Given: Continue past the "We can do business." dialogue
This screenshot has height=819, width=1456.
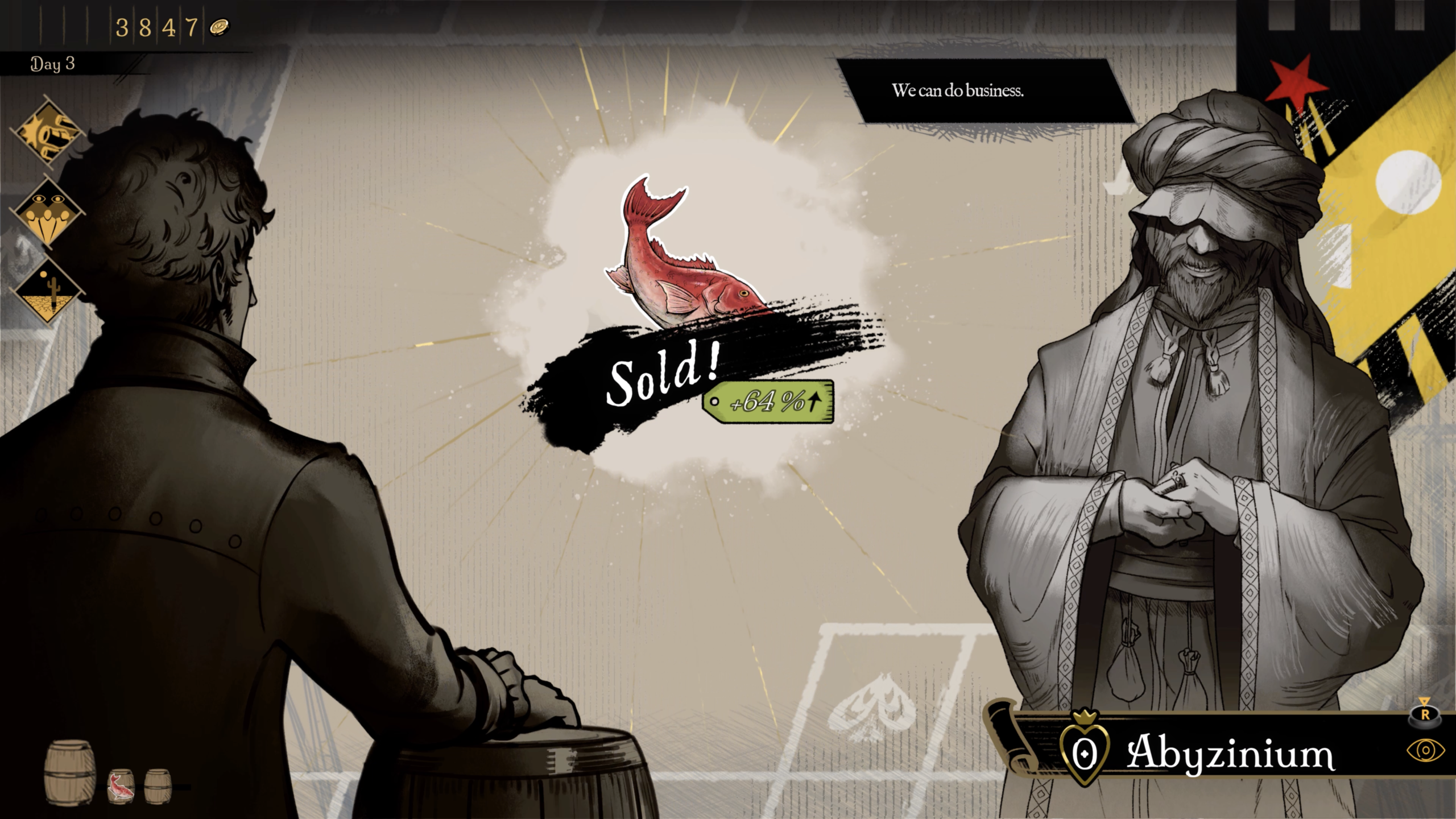Looking at the screenshot, I should pyautogui.click(x=958, y=91).
